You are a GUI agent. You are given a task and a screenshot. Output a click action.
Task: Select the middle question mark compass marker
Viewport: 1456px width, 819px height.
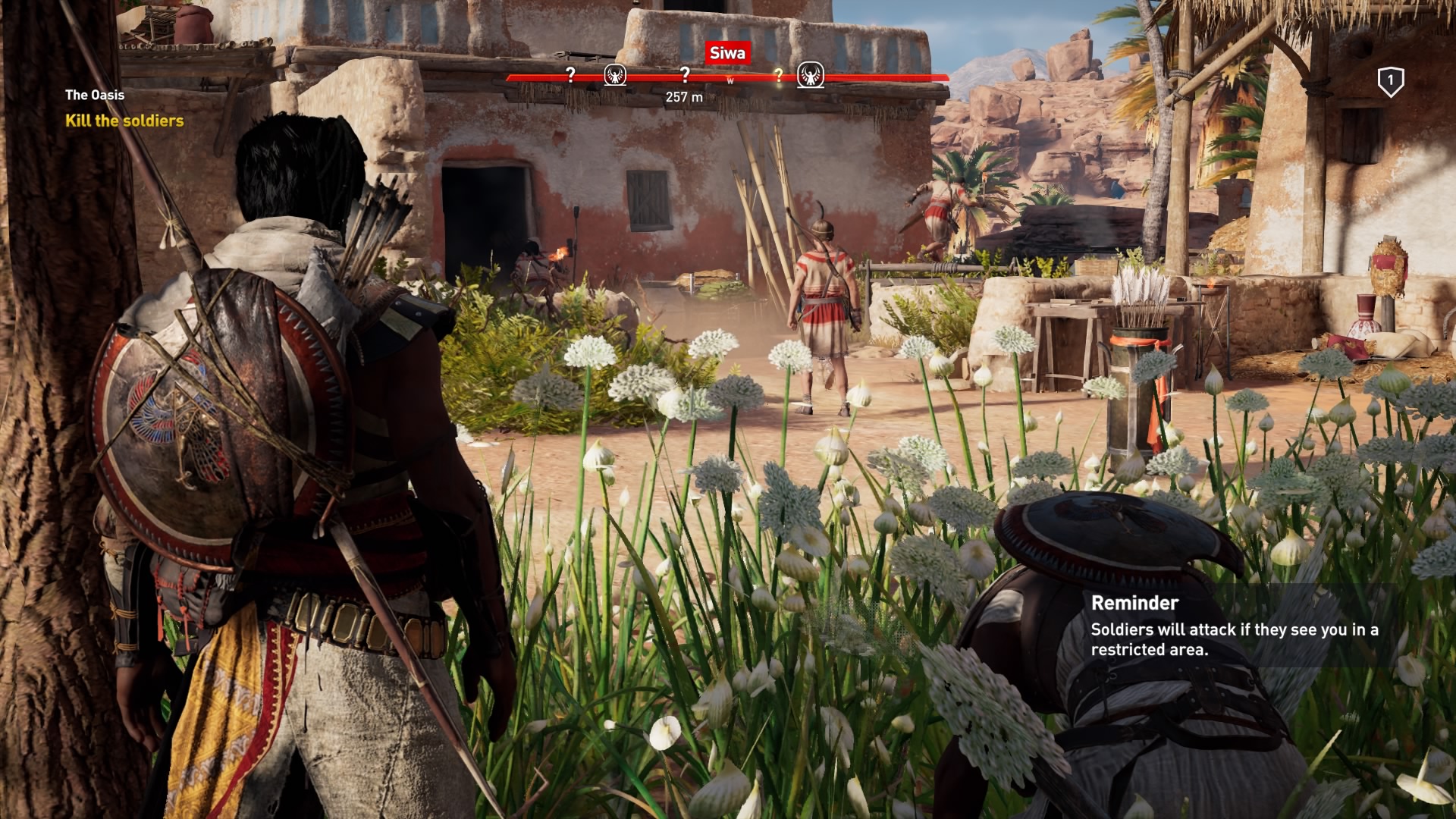685,75
